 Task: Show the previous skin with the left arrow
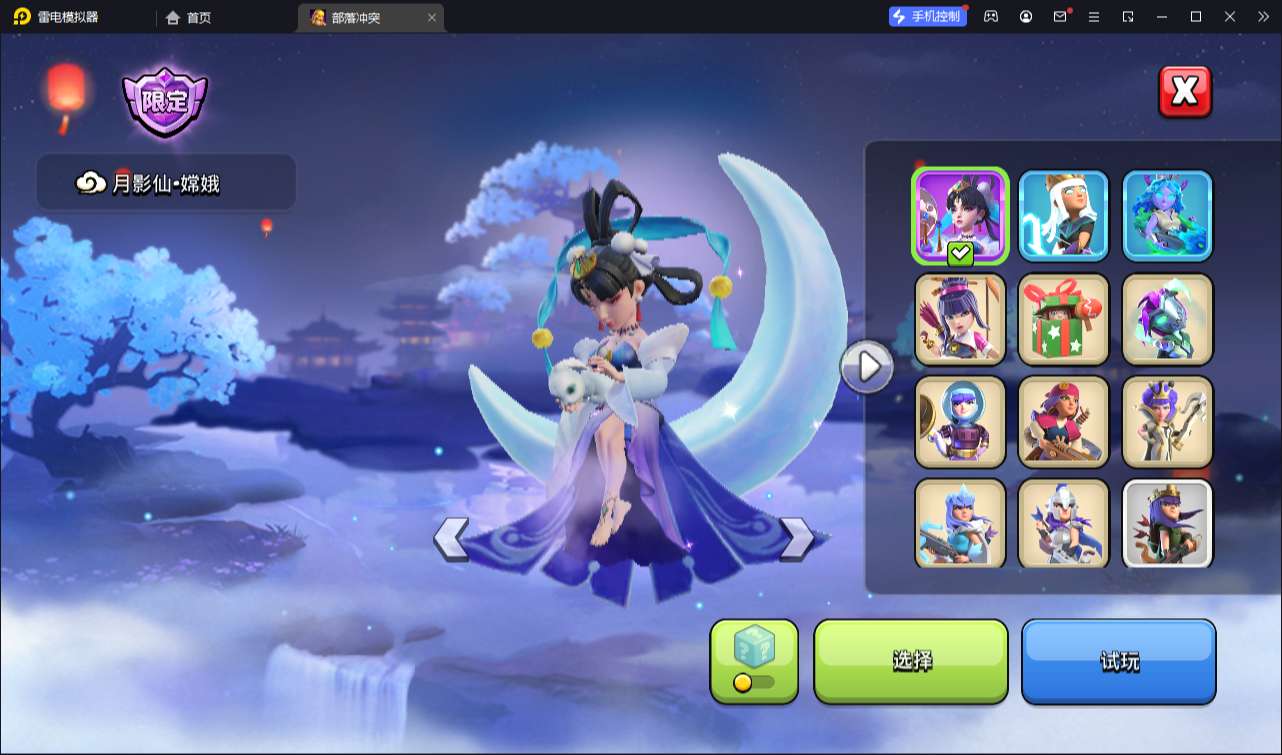[451, 538]
